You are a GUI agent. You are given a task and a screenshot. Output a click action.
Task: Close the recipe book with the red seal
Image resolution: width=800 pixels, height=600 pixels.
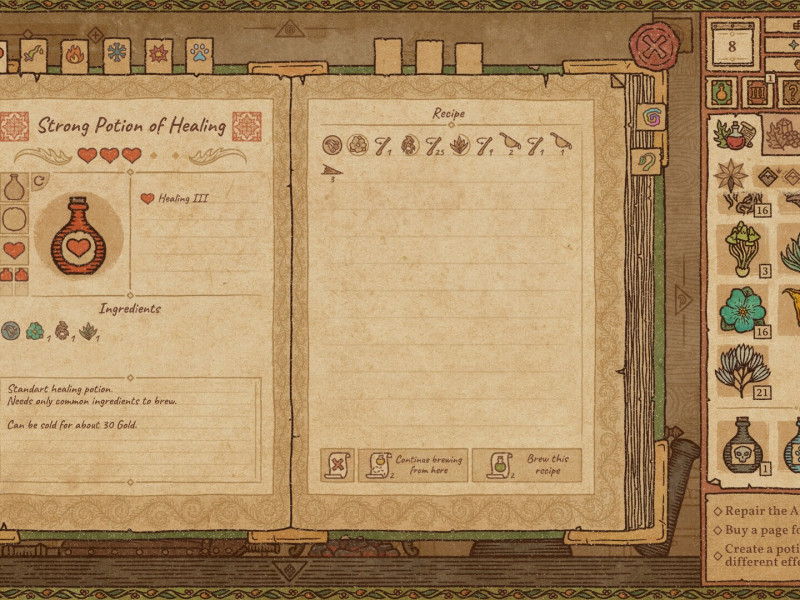click(654, 46)
